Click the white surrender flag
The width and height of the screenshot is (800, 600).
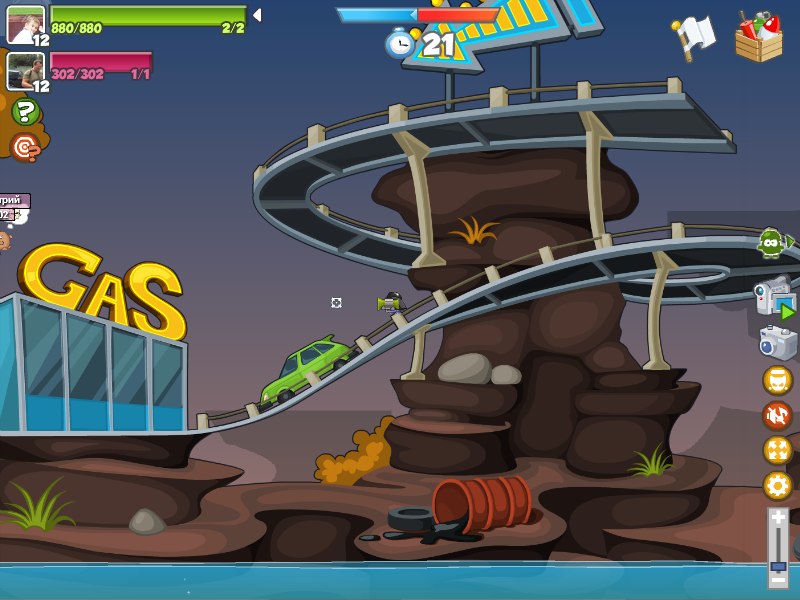point(695,36)
